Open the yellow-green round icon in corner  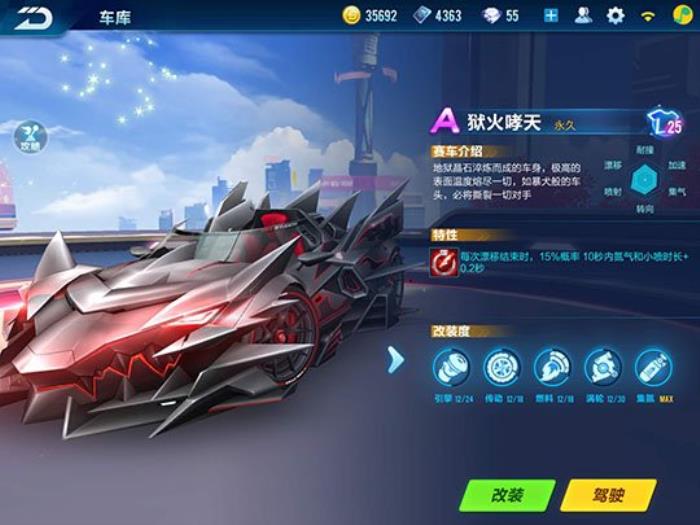tap(680, 16)
